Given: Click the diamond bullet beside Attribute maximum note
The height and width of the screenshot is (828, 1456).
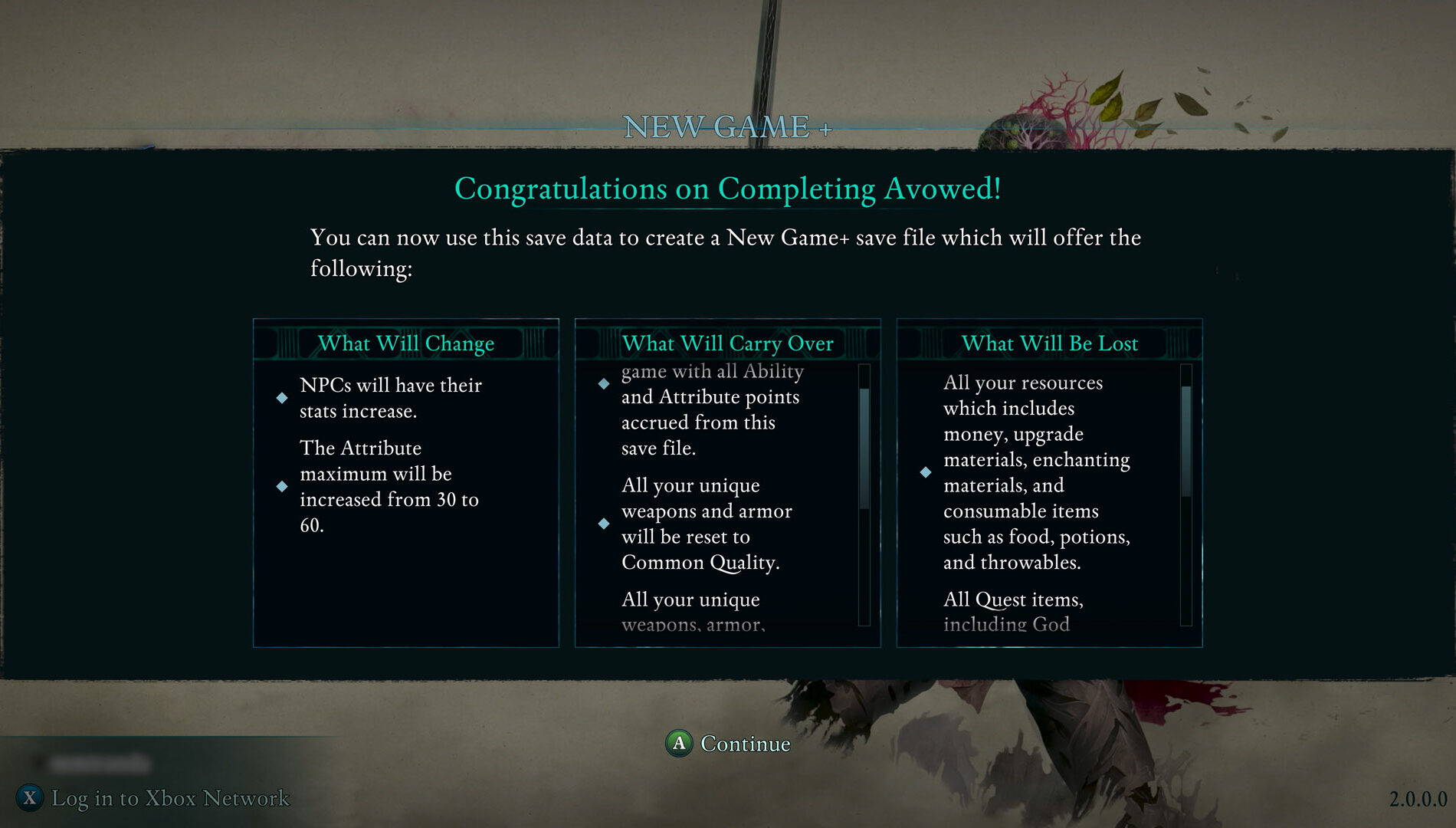Looking at the screenshot, I should [x=284, y=485].
